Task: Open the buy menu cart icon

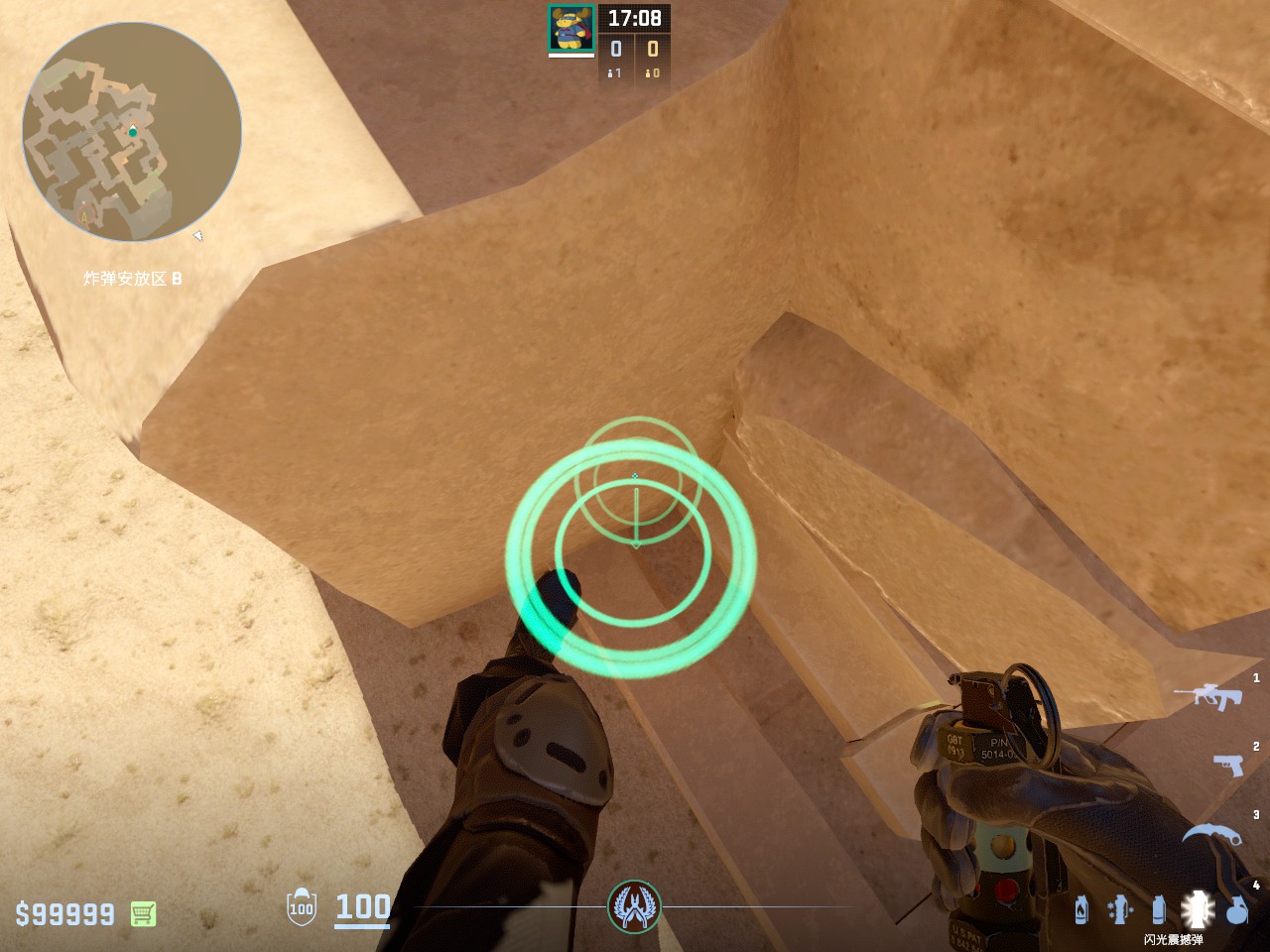Action: point(143,913)
